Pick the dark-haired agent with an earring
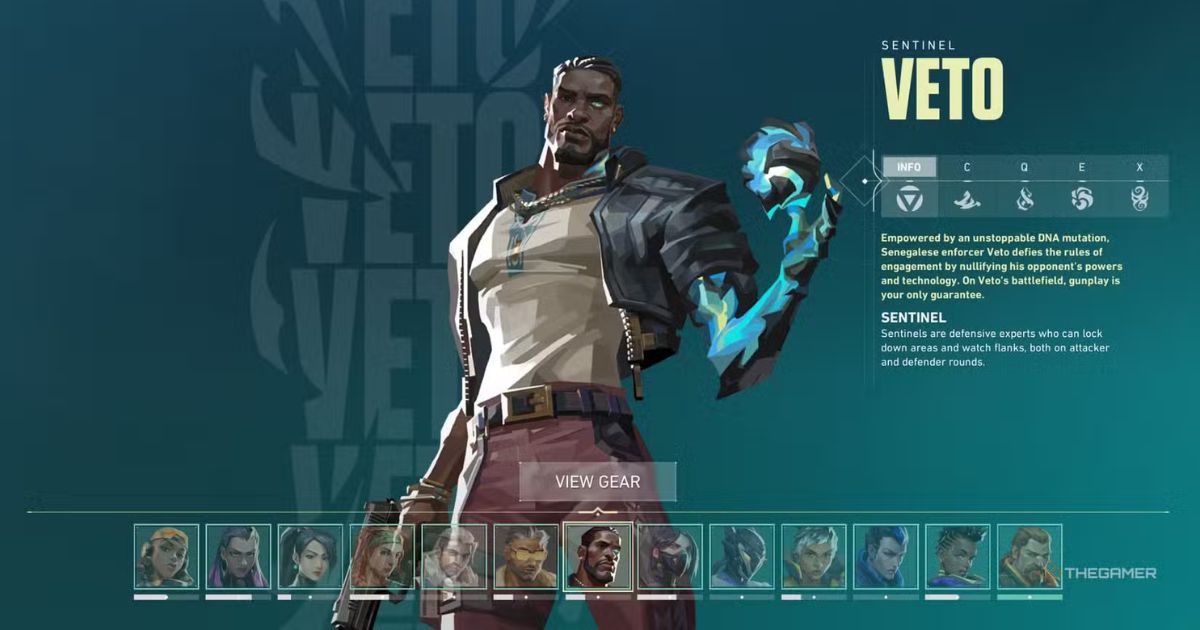 click(311, 556)
